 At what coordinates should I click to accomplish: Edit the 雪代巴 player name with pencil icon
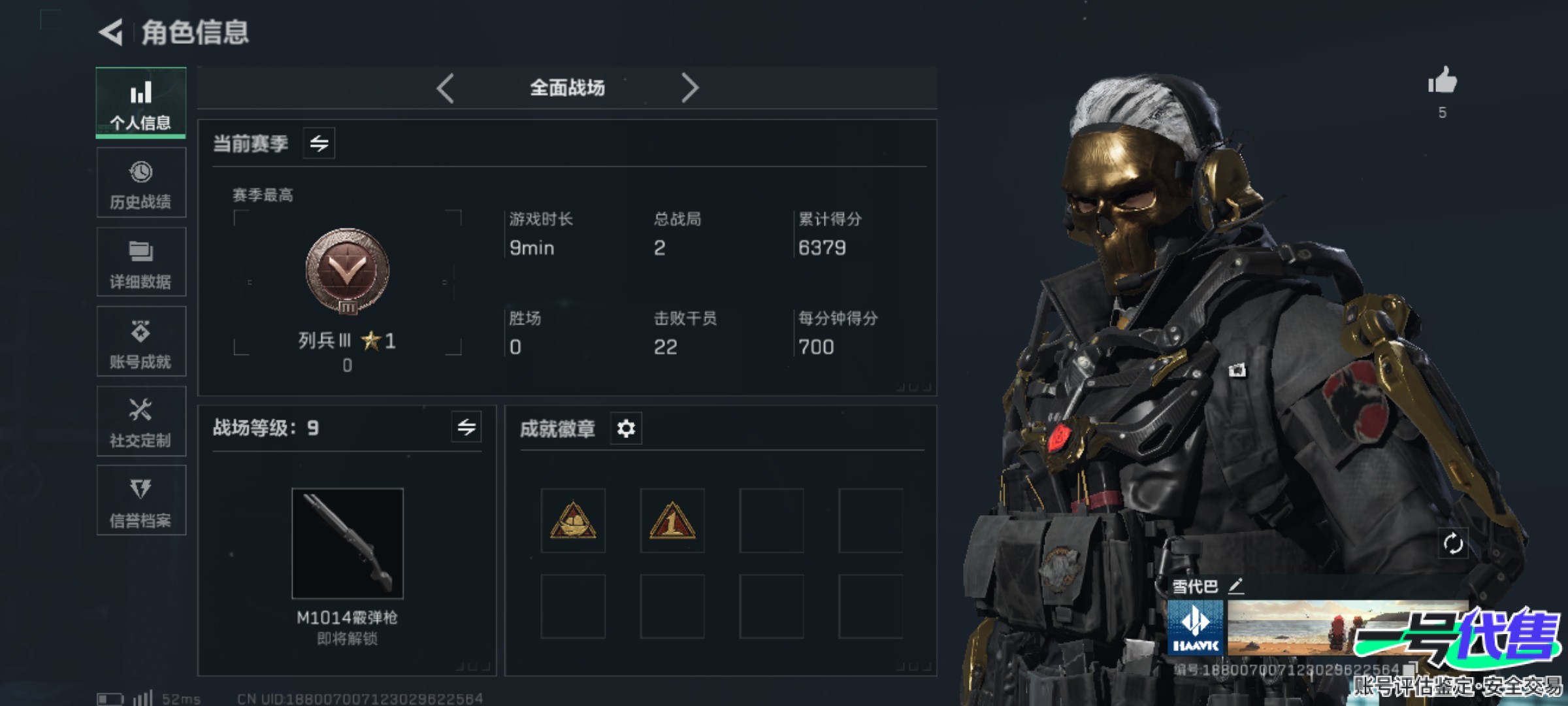click(1235, 586)
